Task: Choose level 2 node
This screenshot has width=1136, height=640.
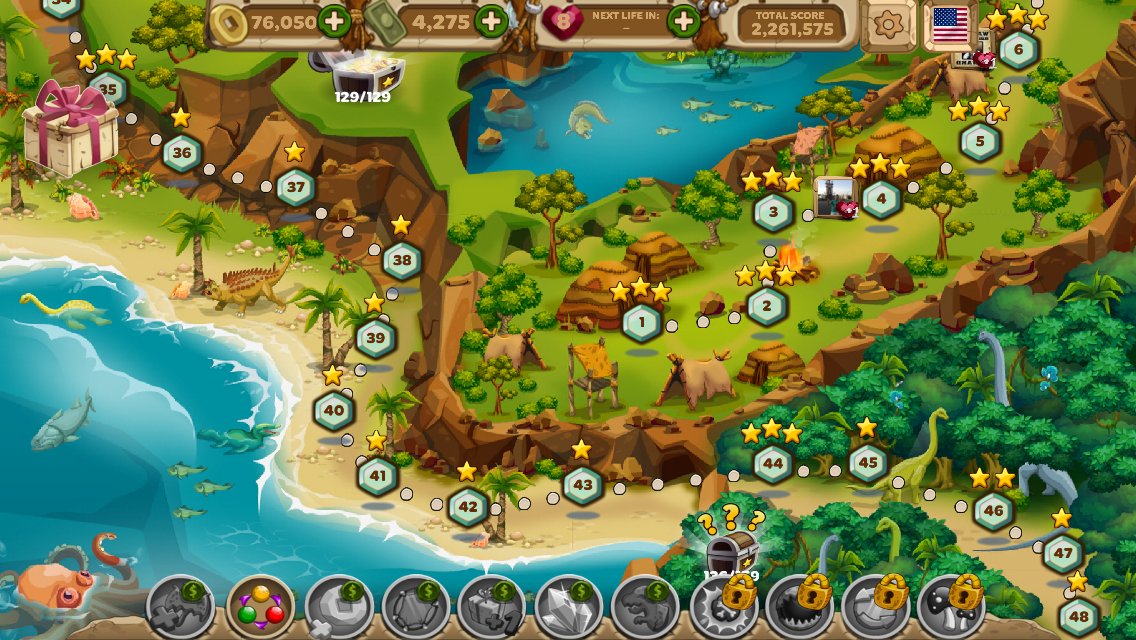Action: [x=767, y=305]
